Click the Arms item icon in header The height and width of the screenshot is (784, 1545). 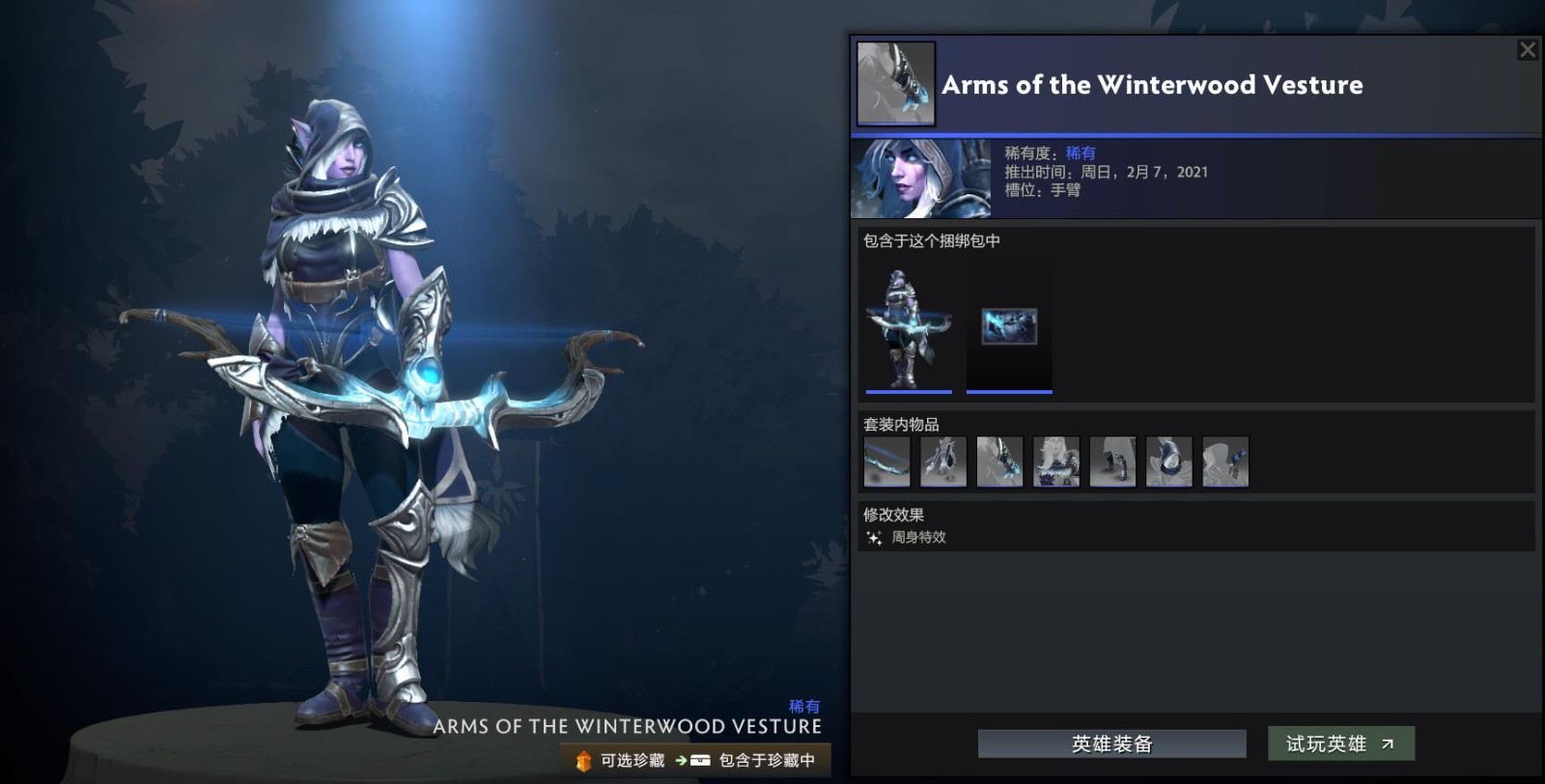896,83
